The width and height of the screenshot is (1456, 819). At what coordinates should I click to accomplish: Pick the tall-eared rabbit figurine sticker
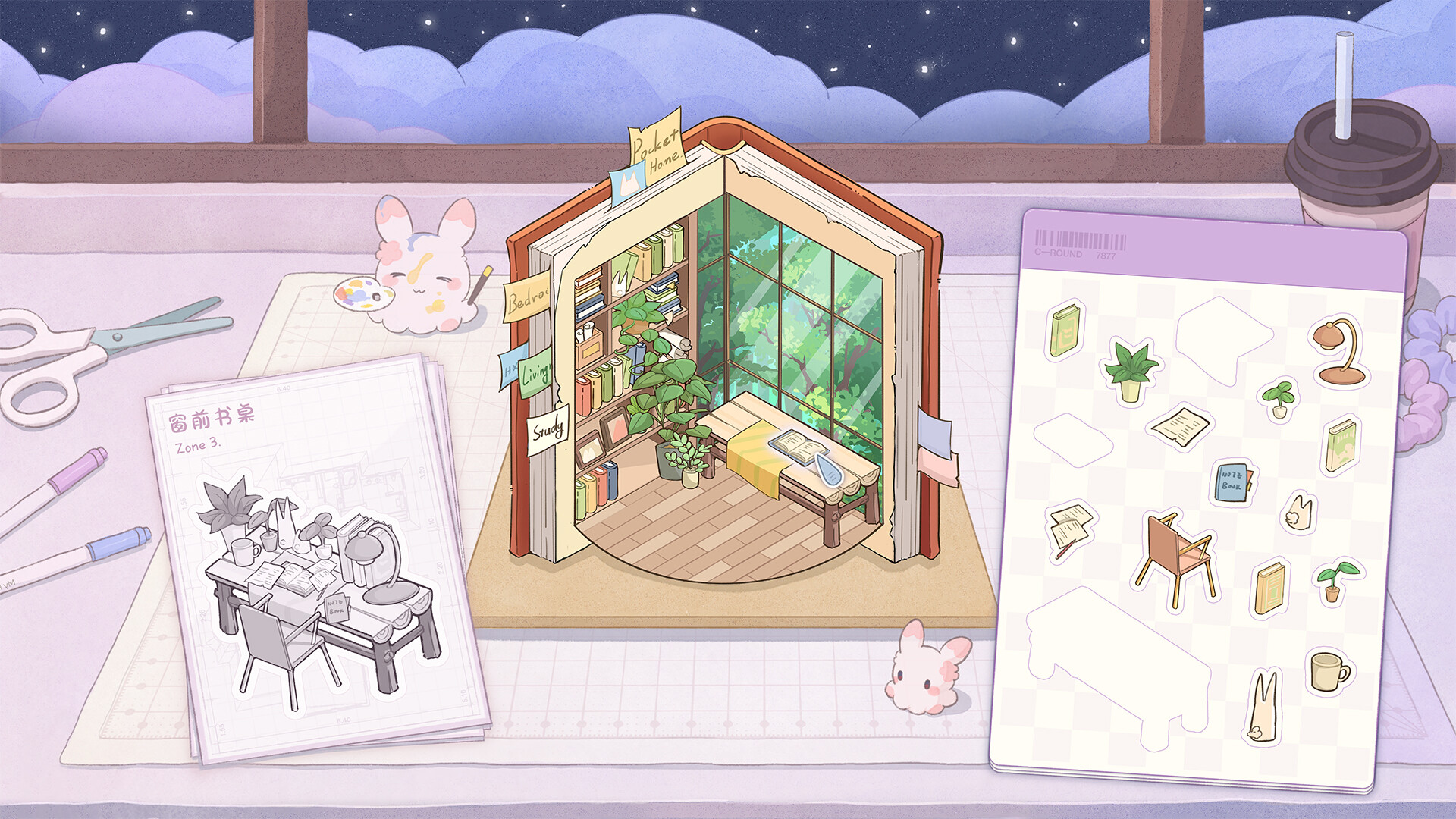tap(1262, 706)
